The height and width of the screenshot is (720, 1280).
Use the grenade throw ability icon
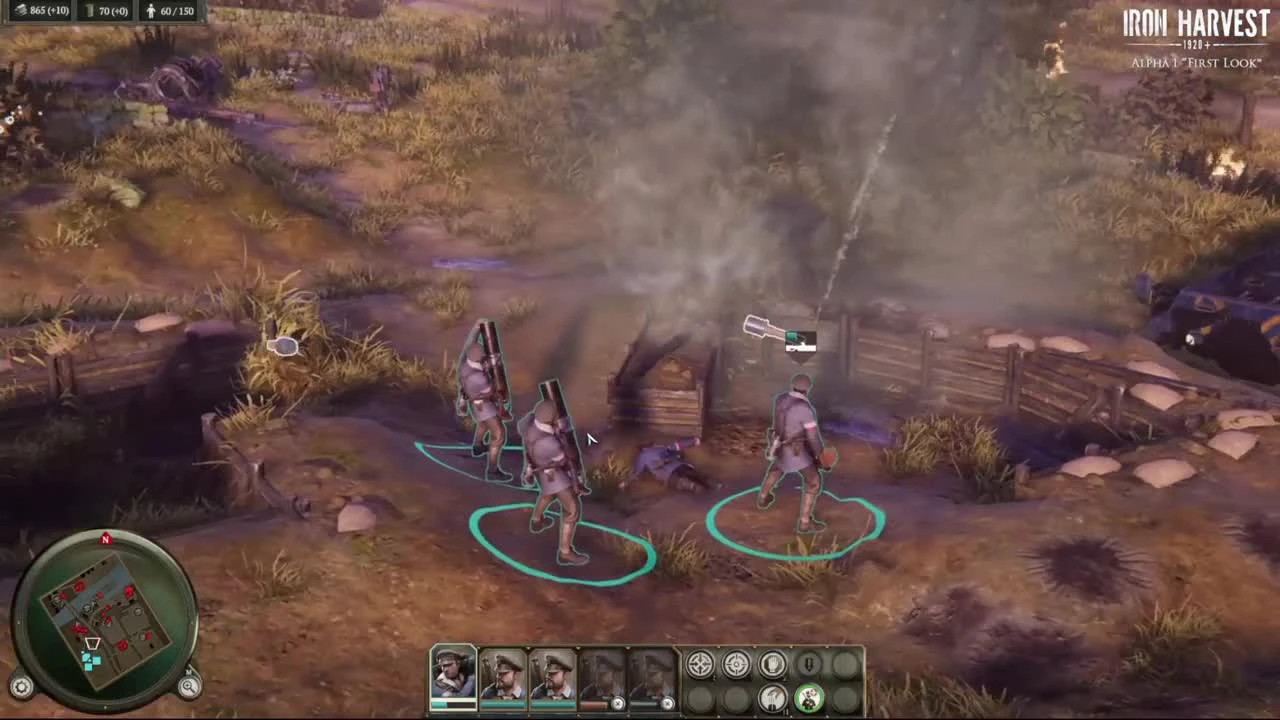772,698
